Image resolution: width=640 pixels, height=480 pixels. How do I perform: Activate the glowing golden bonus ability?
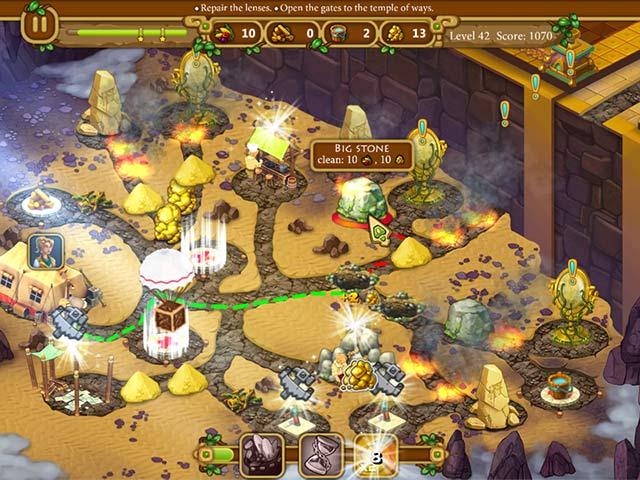pyautogui.click(x=377, y=455)
